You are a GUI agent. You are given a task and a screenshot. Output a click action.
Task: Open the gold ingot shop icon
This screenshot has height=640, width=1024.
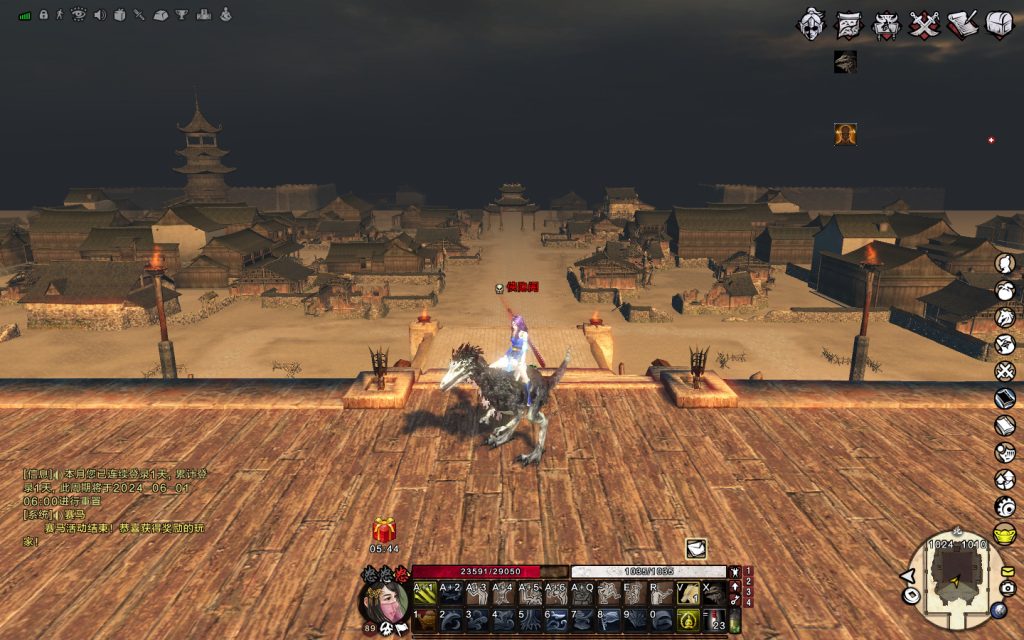[x=1005, y=533]
